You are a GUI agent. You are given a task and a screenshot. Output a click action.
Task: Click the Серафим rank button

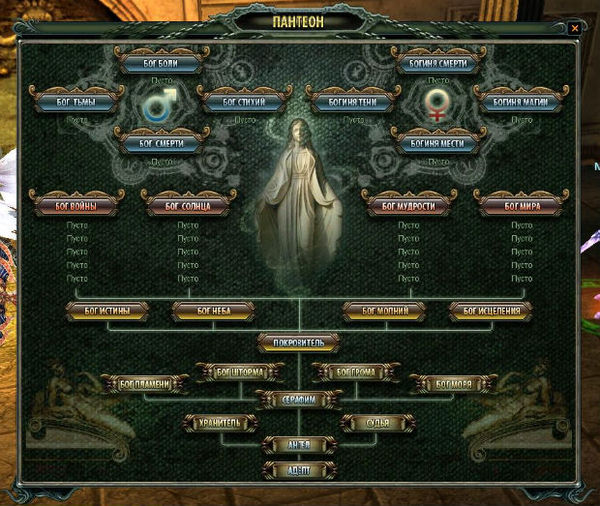tap(299, 399)
